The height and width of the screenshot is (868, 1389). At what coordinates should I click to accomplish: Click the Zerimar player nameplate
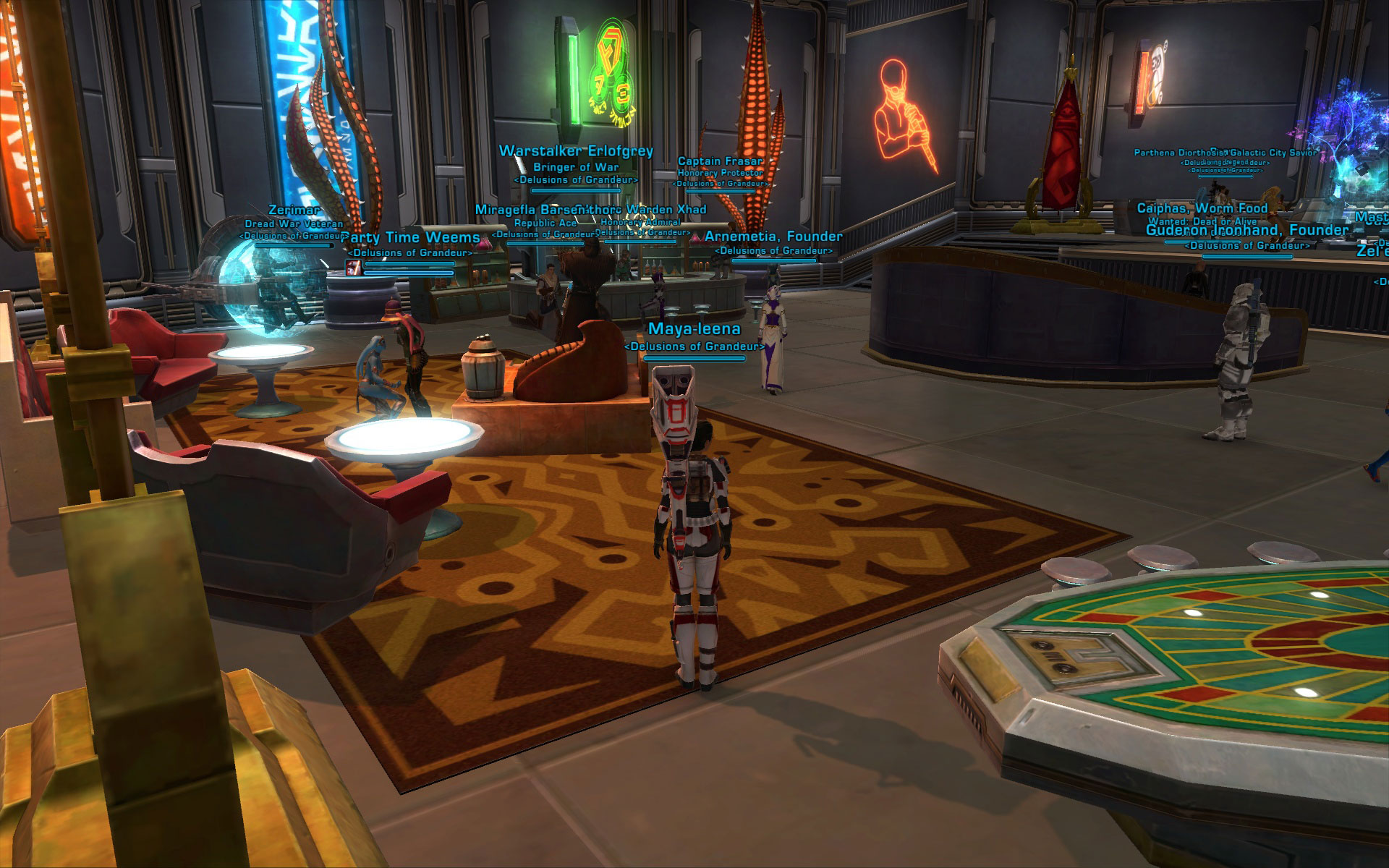(x=294, y=210)
